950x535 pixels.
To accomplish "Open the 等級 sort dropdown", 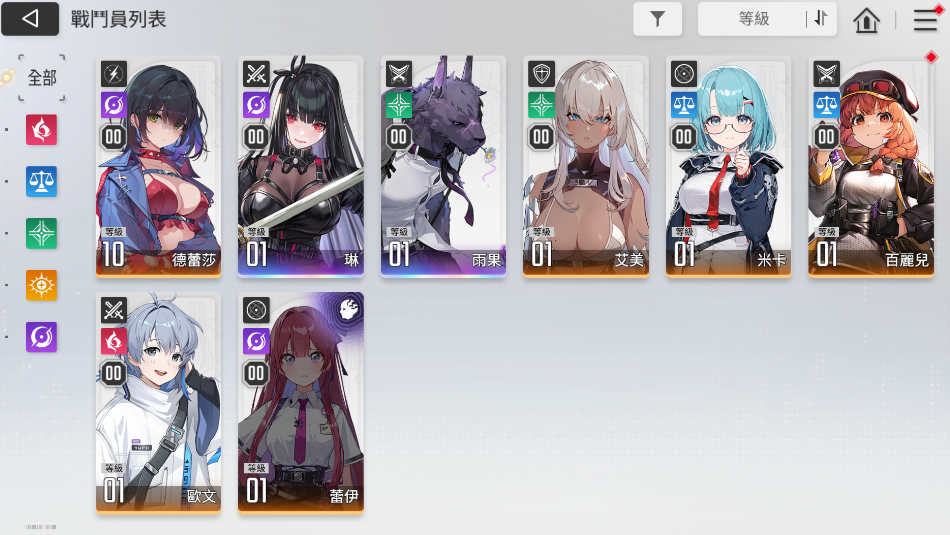I will pos(754,18).
